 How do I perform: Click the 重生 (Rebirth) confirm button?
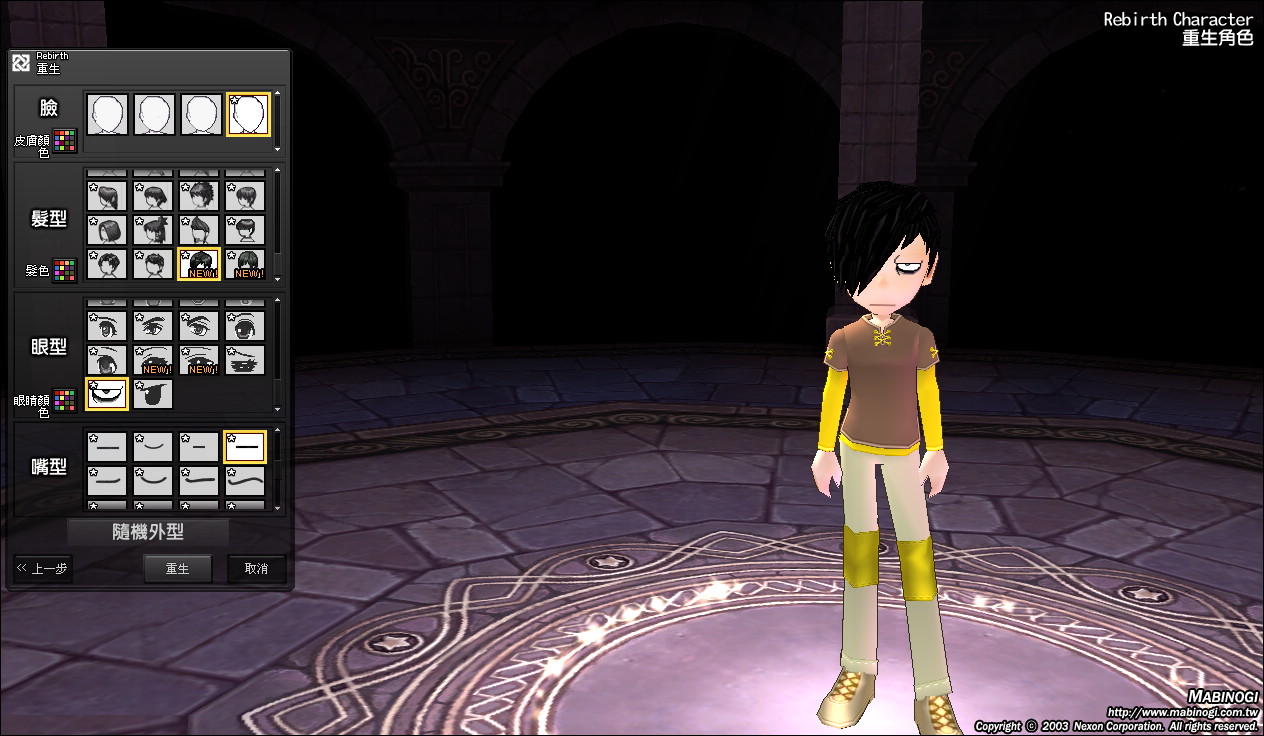(x=177, y=569)
